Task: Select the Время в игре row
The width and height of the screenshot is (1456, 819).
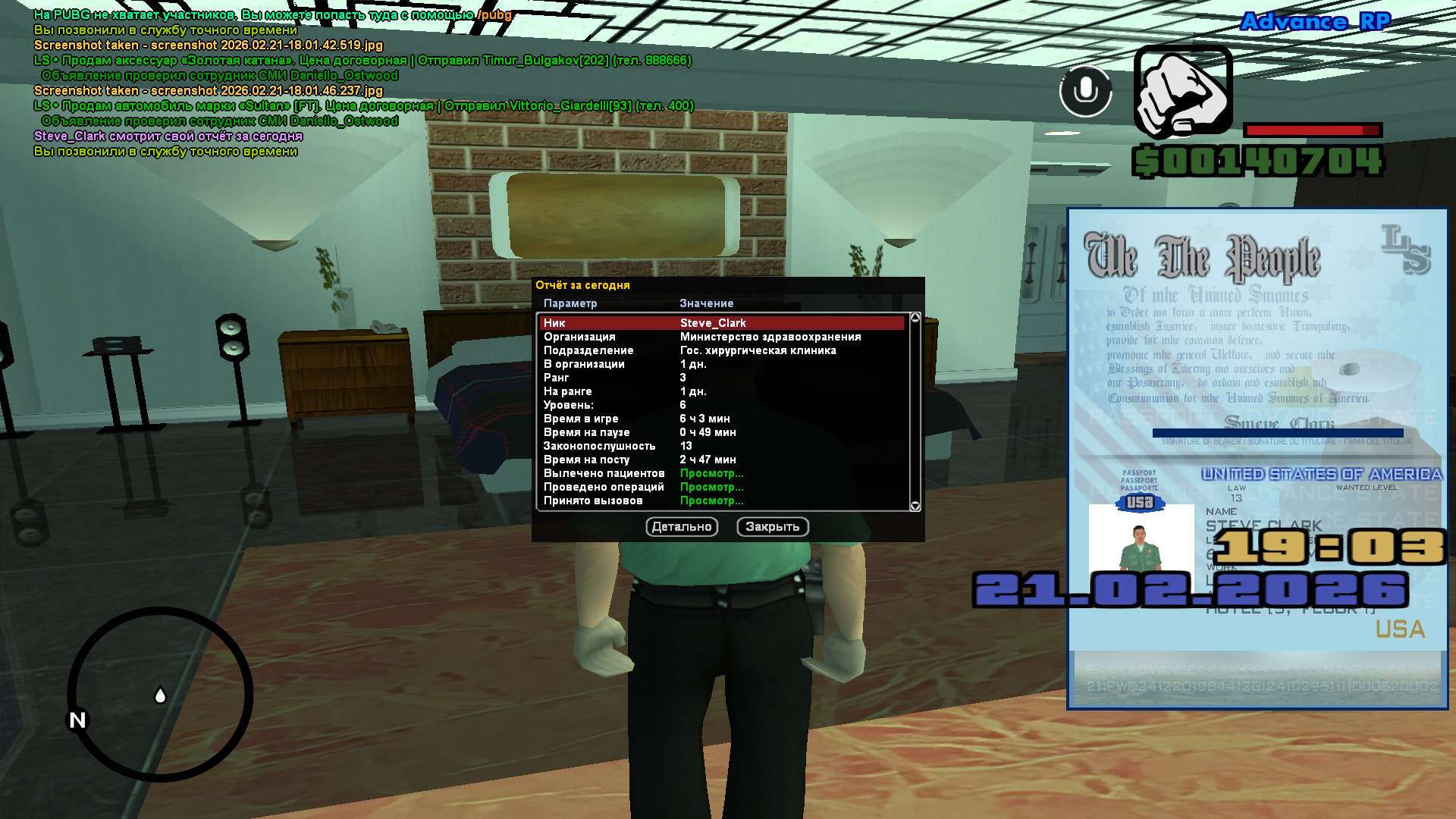Action: (x=721, y=419)
